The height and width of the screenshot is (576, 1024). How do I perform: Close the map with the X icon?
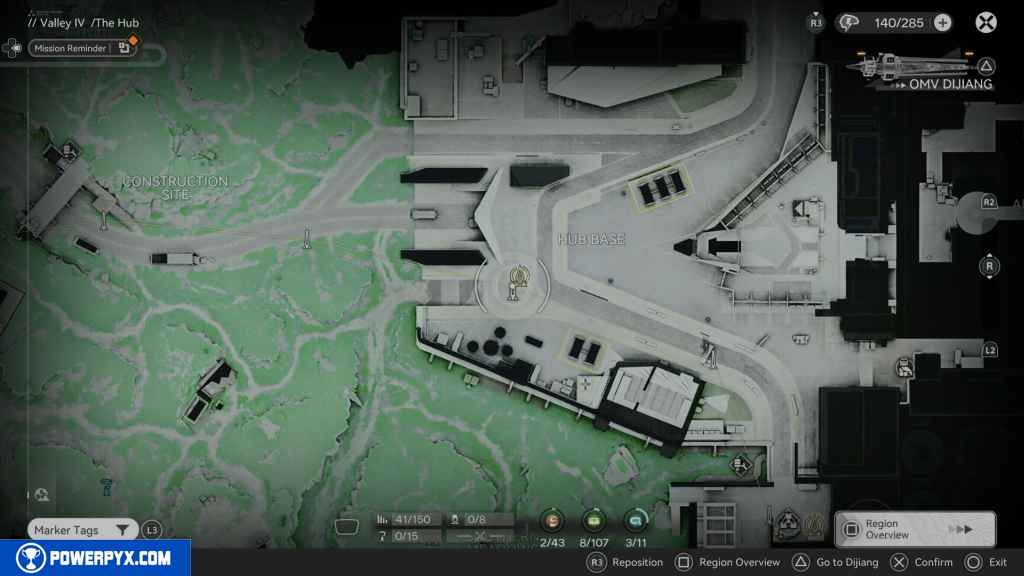tap(986, 22)
